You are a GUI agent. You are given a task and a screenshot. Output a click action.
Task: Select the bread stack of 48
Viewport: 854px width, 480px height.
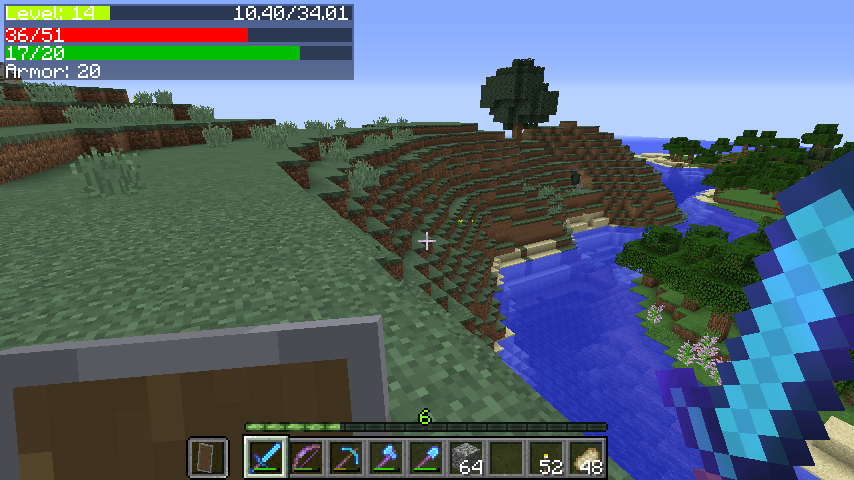586,458
